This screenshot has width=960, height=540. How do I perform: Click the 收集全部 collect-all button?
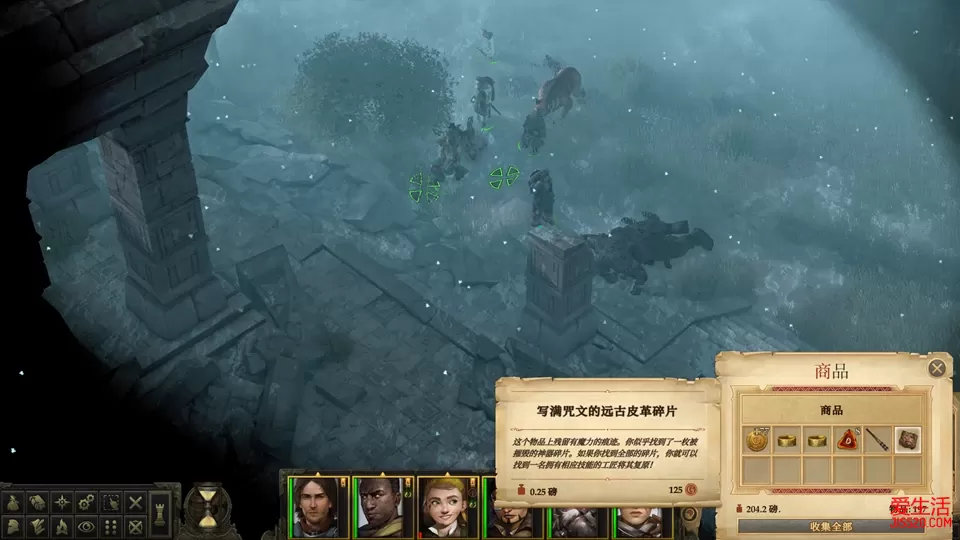[x=831, y=527]
